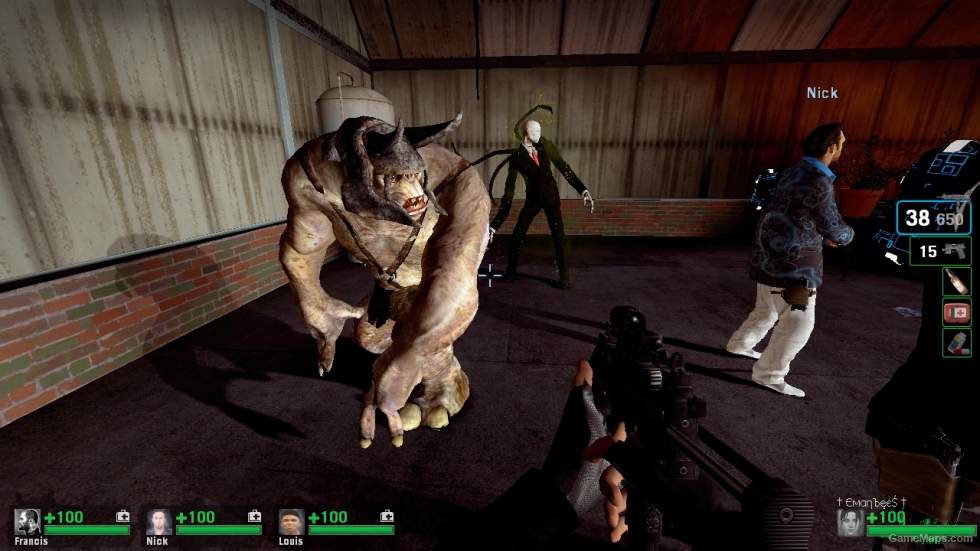Click Louis's teammate portrait

click(291, 522)
